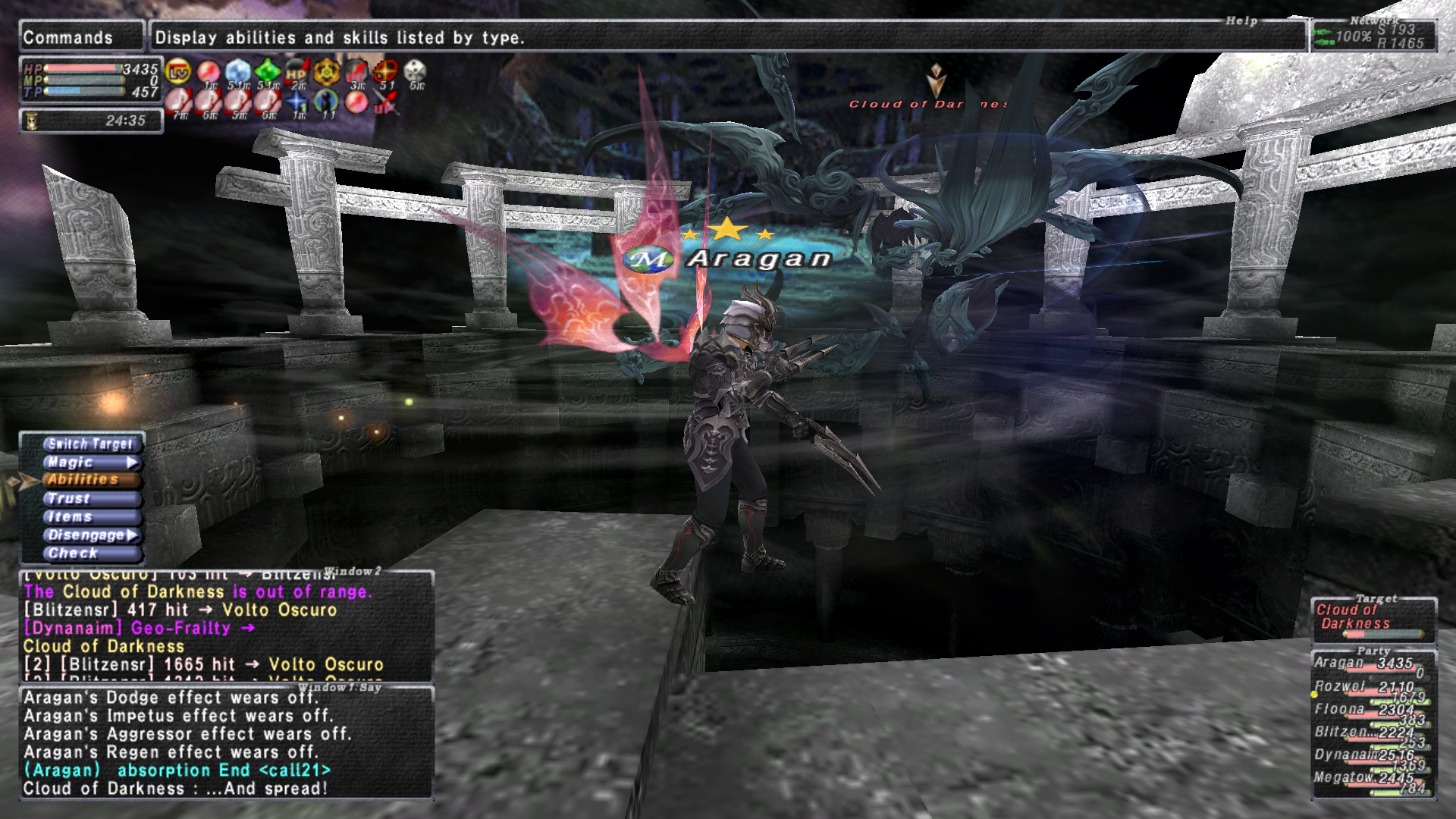Click the Level Sync status icon
The height and width of the screenshot is (819, 1456).
click(178, 73)
